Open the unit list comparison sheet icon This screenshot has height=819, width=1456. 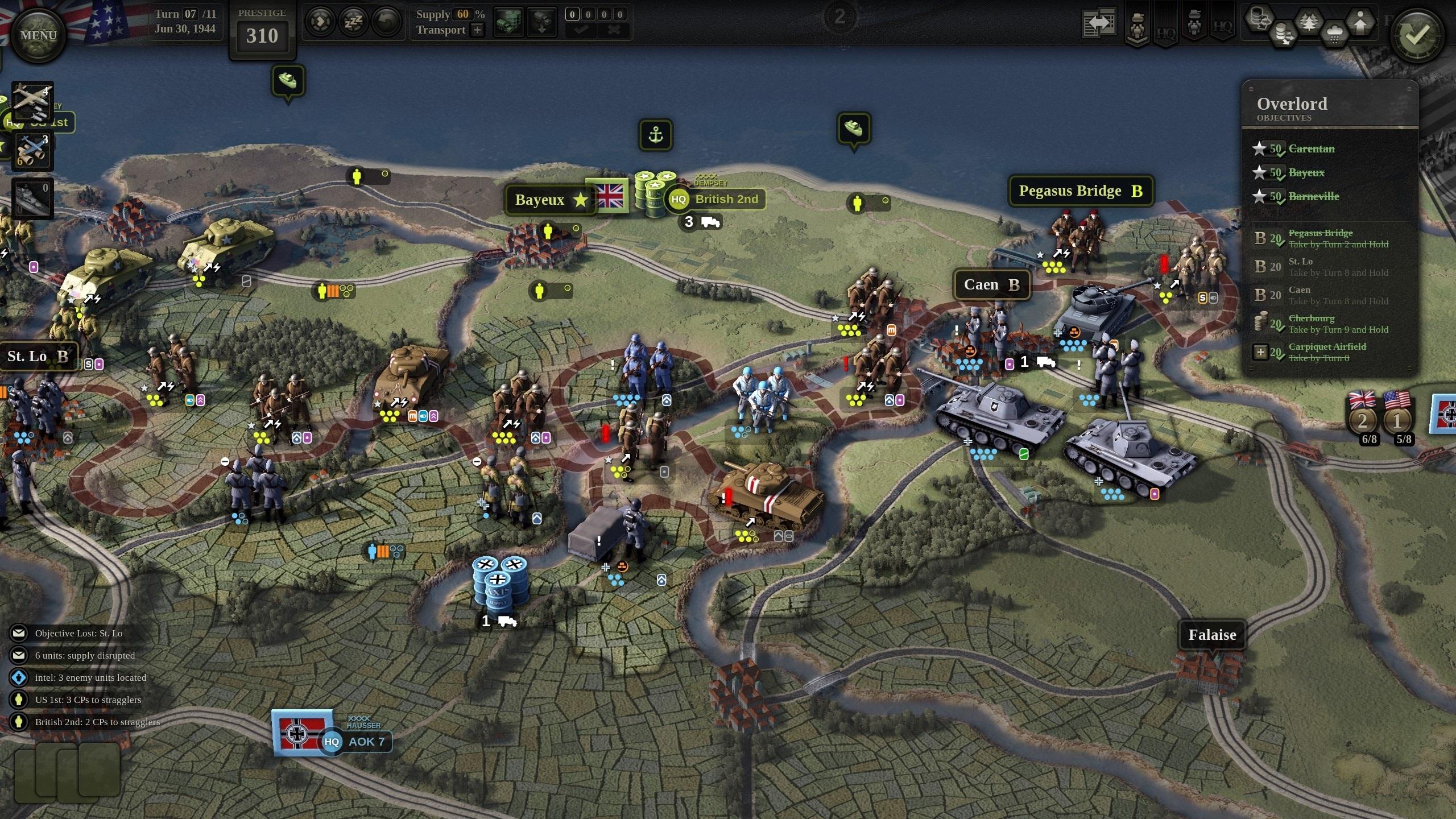(1098, 23)
